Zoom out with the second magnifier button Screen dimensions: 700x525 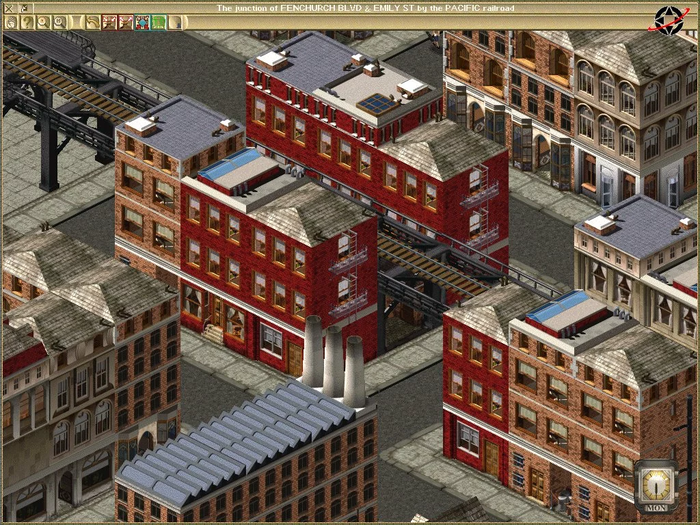(59, 22)
